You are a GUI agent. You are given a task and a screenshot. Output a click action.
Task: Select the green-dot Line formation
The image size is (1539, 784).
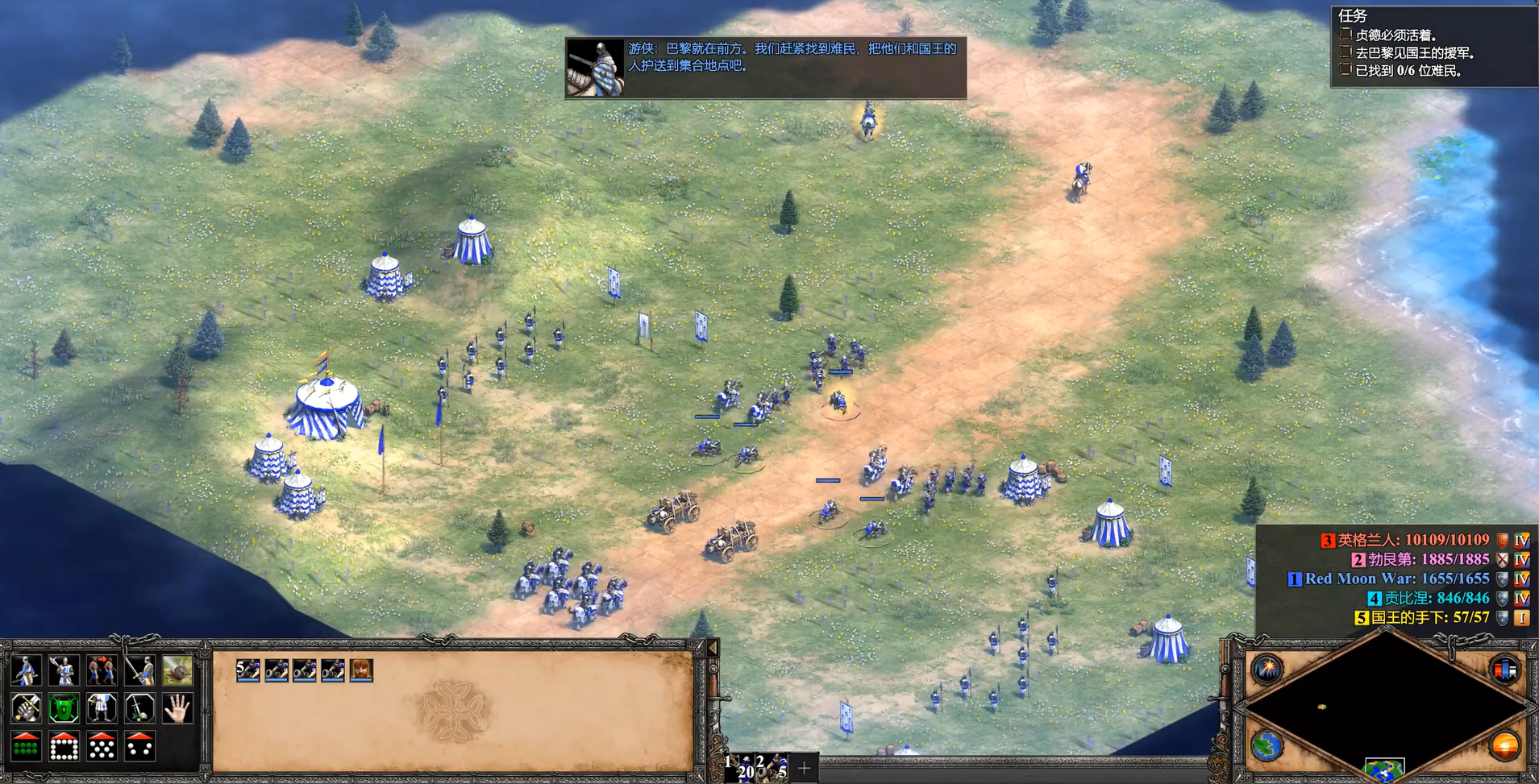[x=26, y=747]
